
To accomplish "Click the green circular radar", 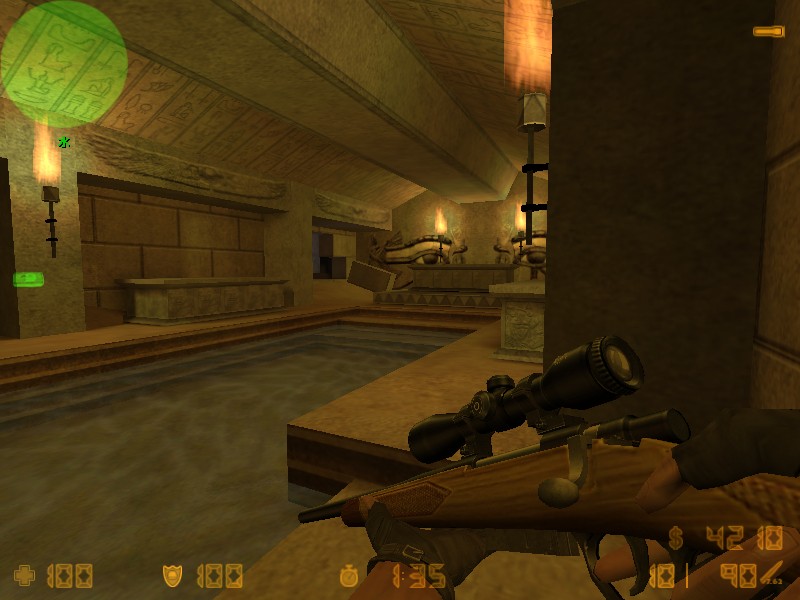I will pos(64,64).
